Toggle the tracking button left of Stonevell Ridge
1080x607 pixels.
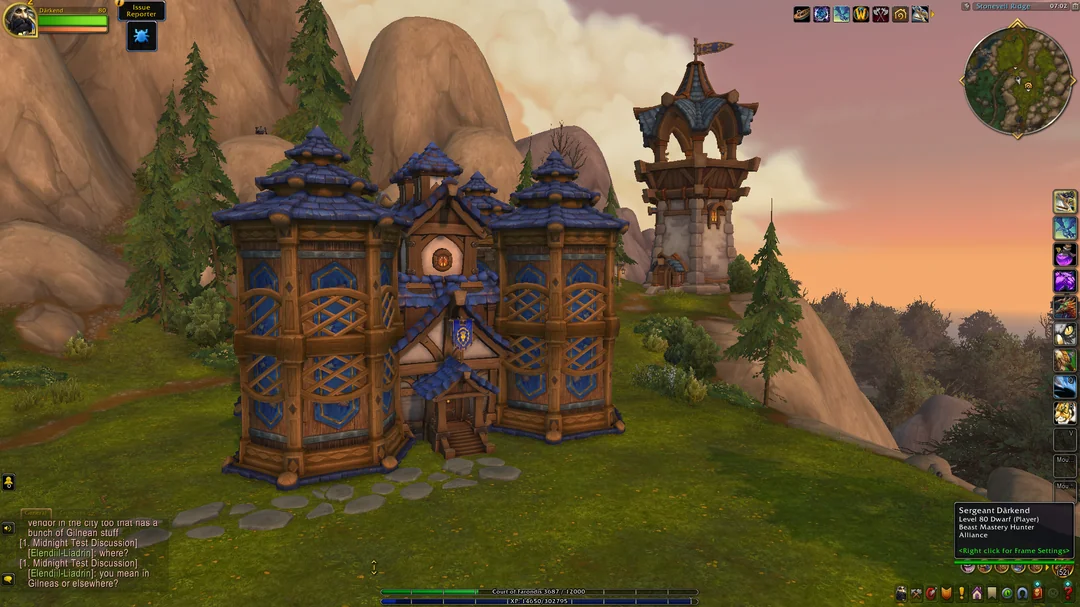click(966, 6)
